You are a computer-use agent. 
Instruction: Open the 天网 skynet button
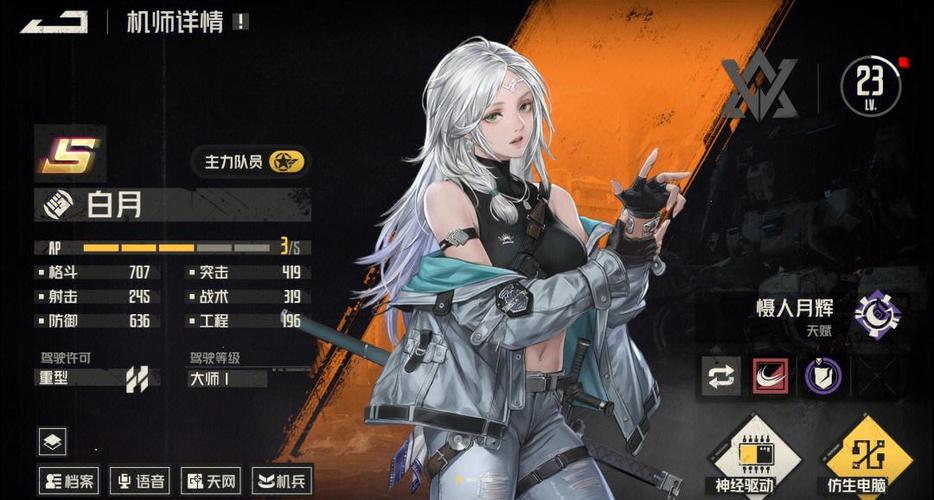tap(210, 481)
